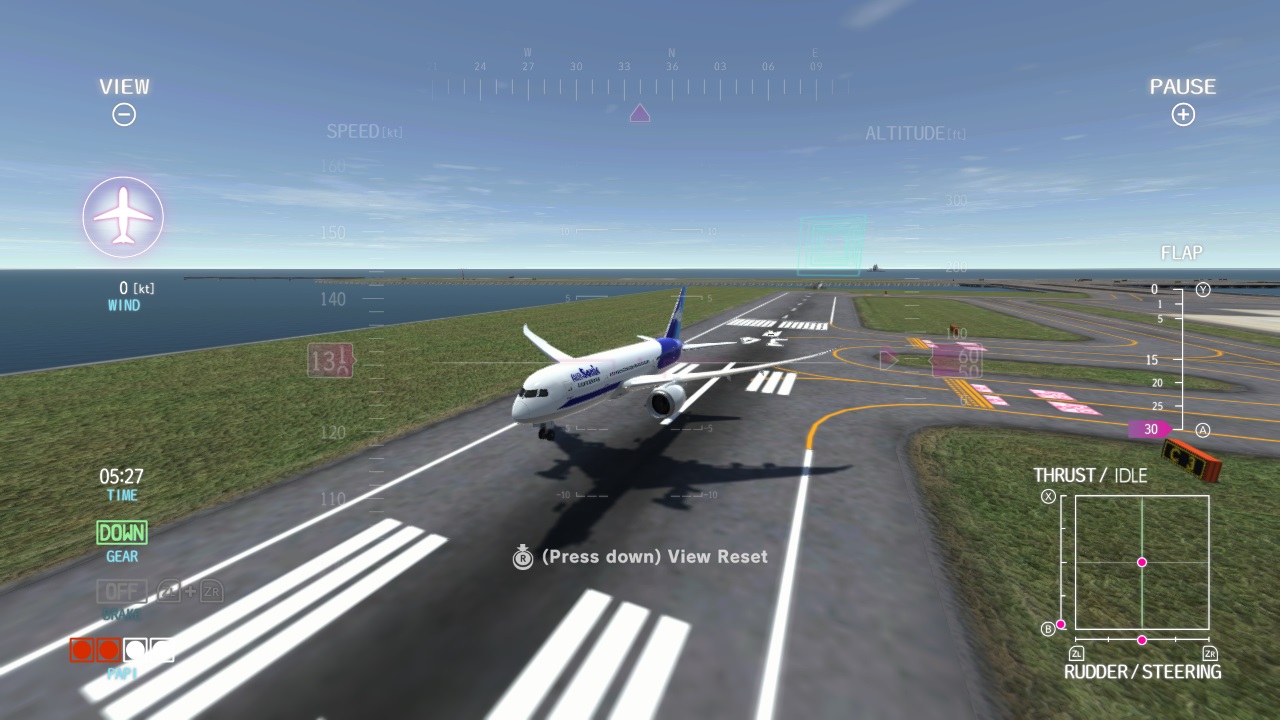The image size is (1280, 720).
Task: Click the B button icon beside the IDLE position
Action: [1049, 628]
